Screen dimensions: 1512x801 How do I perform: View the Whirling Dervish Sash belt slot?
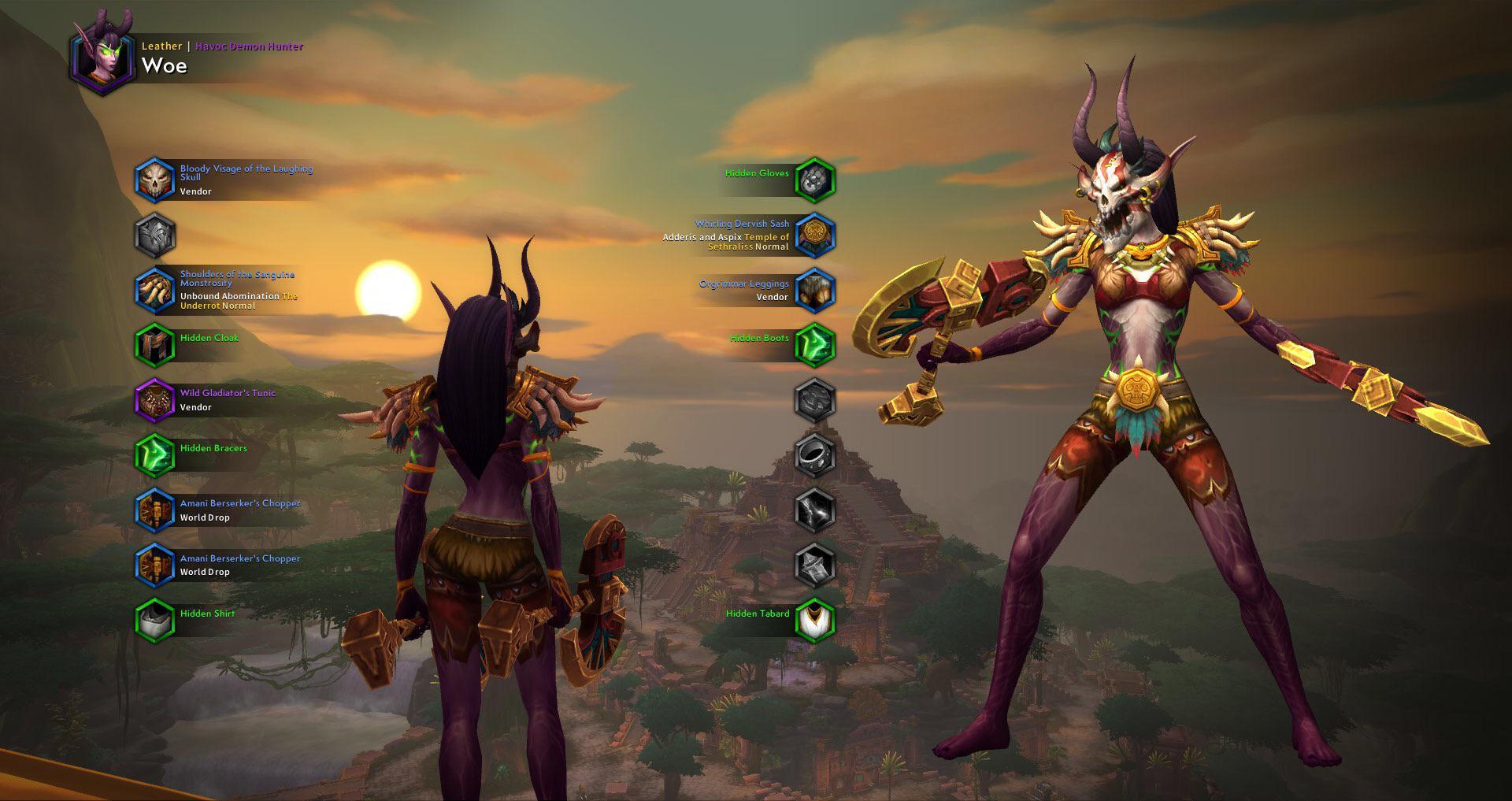tap(814, 235)
